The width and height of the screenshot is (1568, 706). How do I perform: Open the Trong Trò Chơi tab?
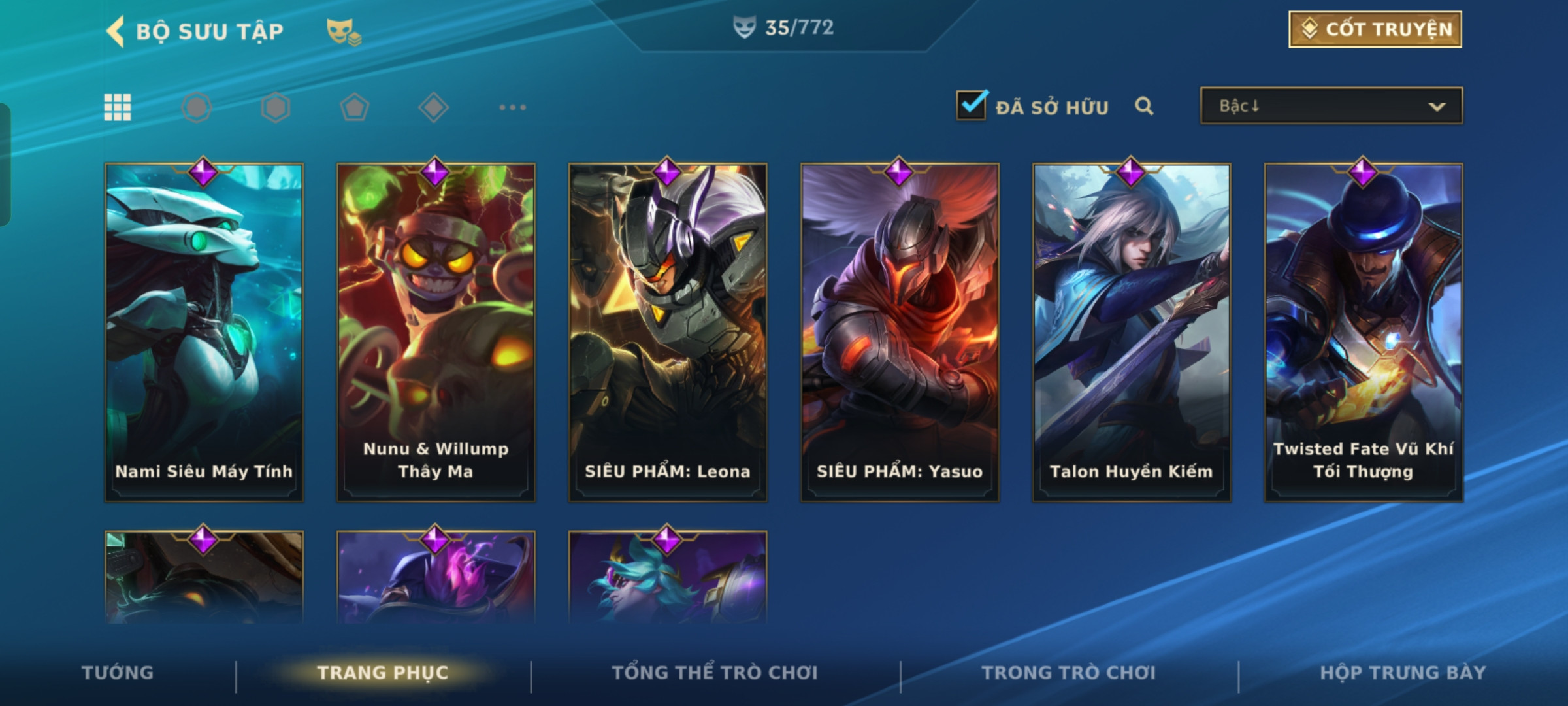[x=1069, y=673]
